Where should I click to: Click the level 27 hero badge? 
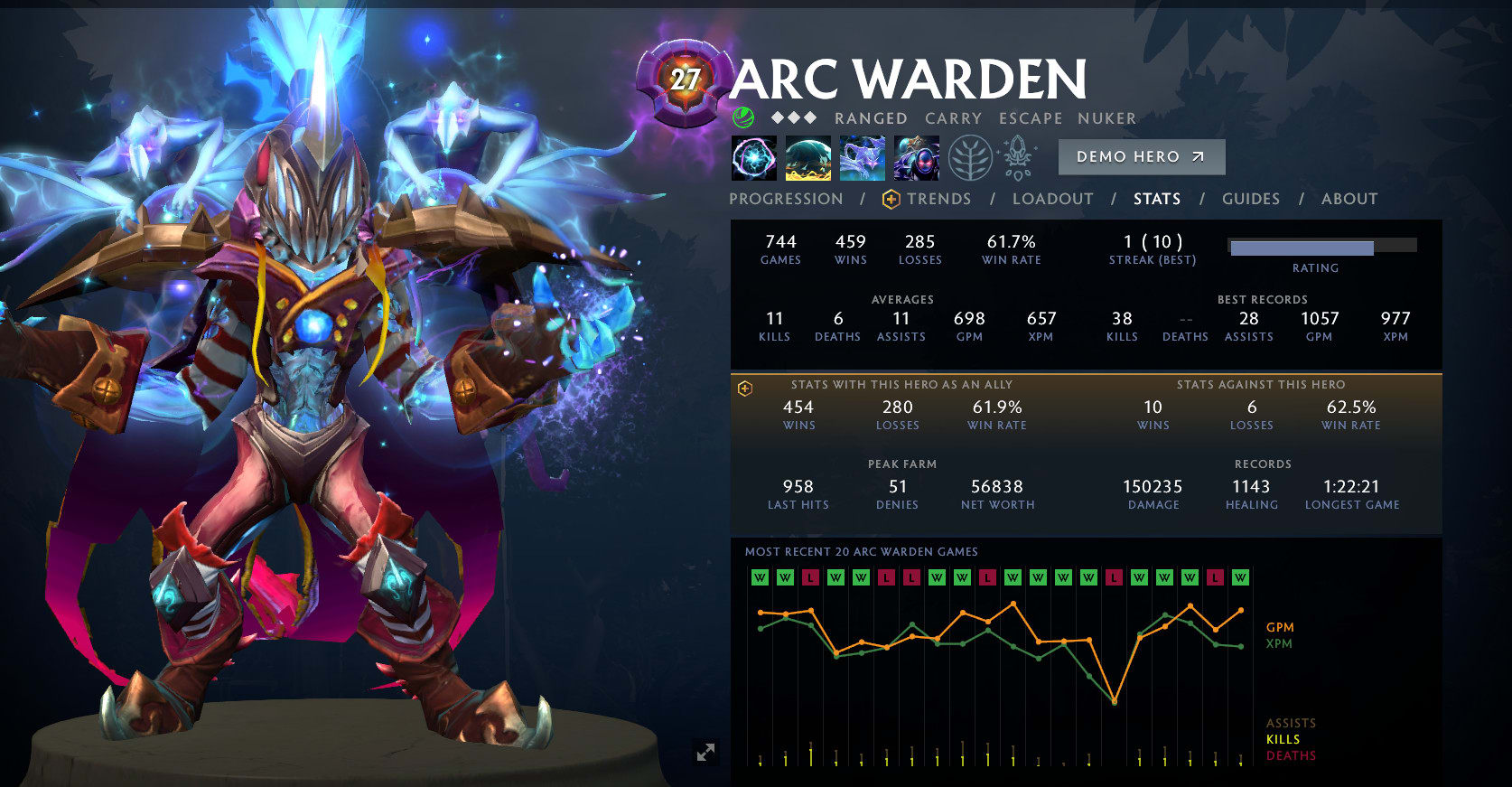[685, 81]
